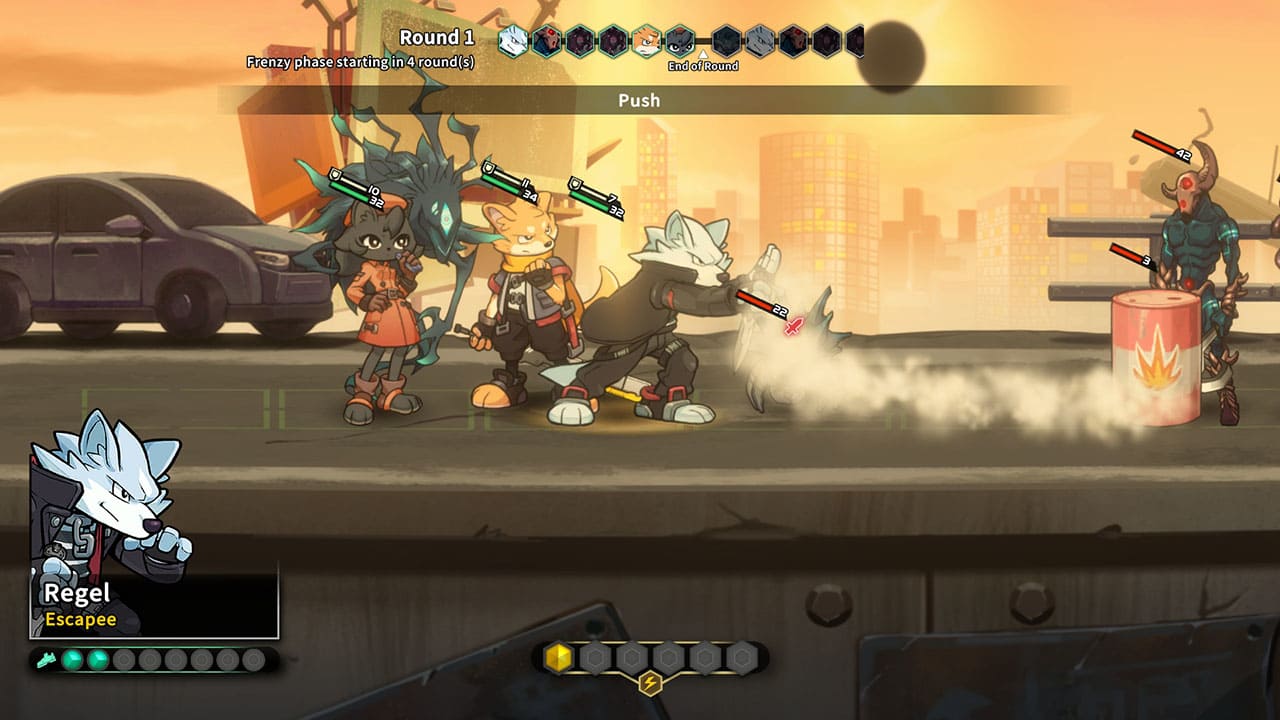Select Regel's white wolf portrait in turn order

512,42
